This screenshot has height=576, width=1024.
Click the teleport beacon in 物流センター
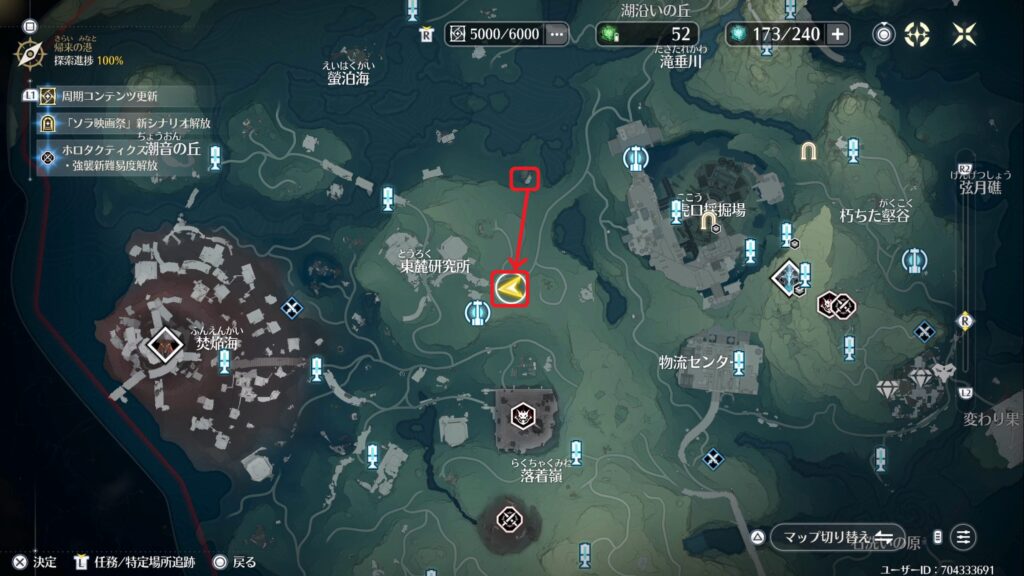pyautogui.click(x=738, y=360)
